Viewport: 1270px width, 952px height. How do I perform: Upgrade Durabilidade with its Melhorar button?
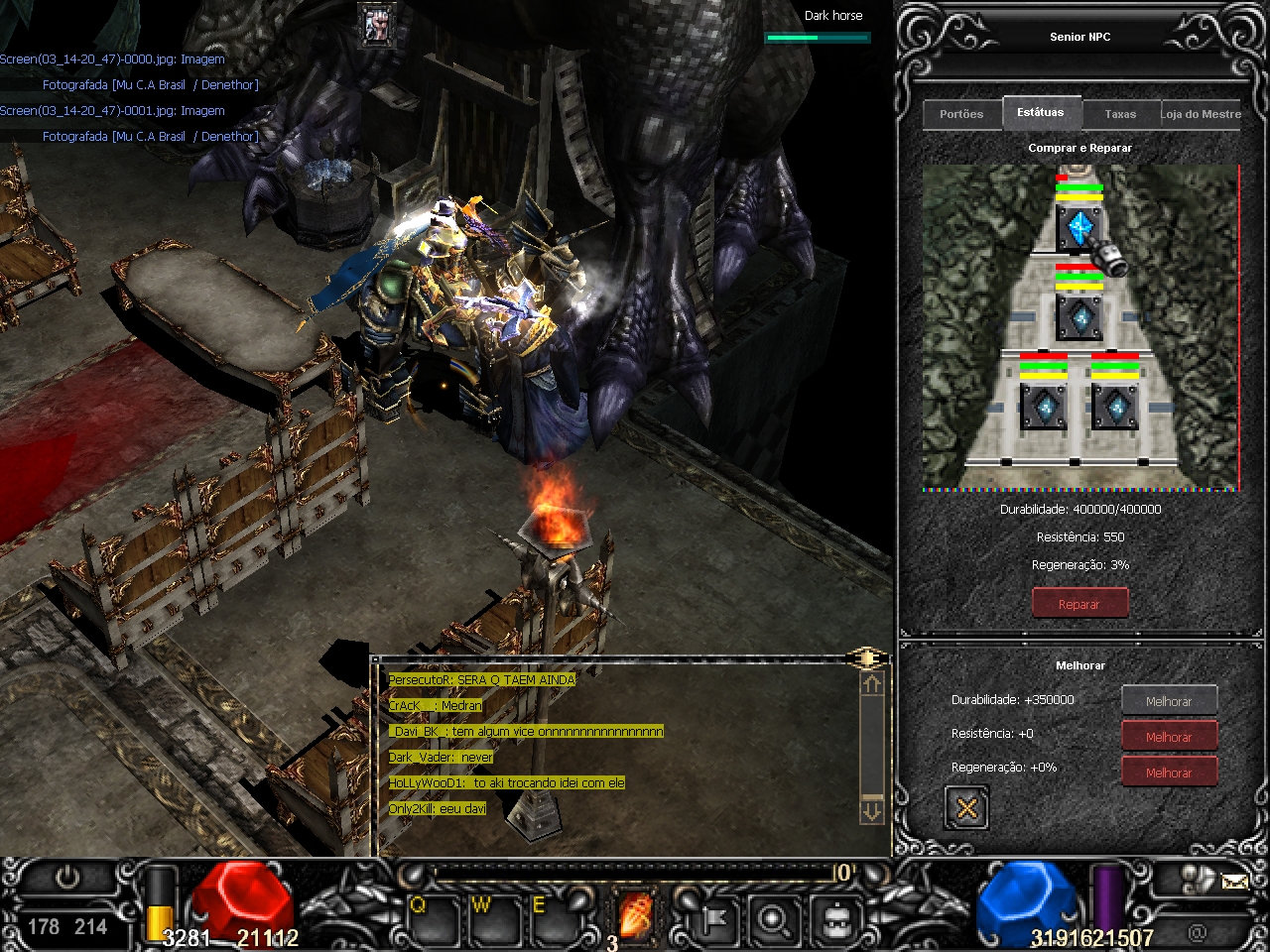[x=1169, y=701]
